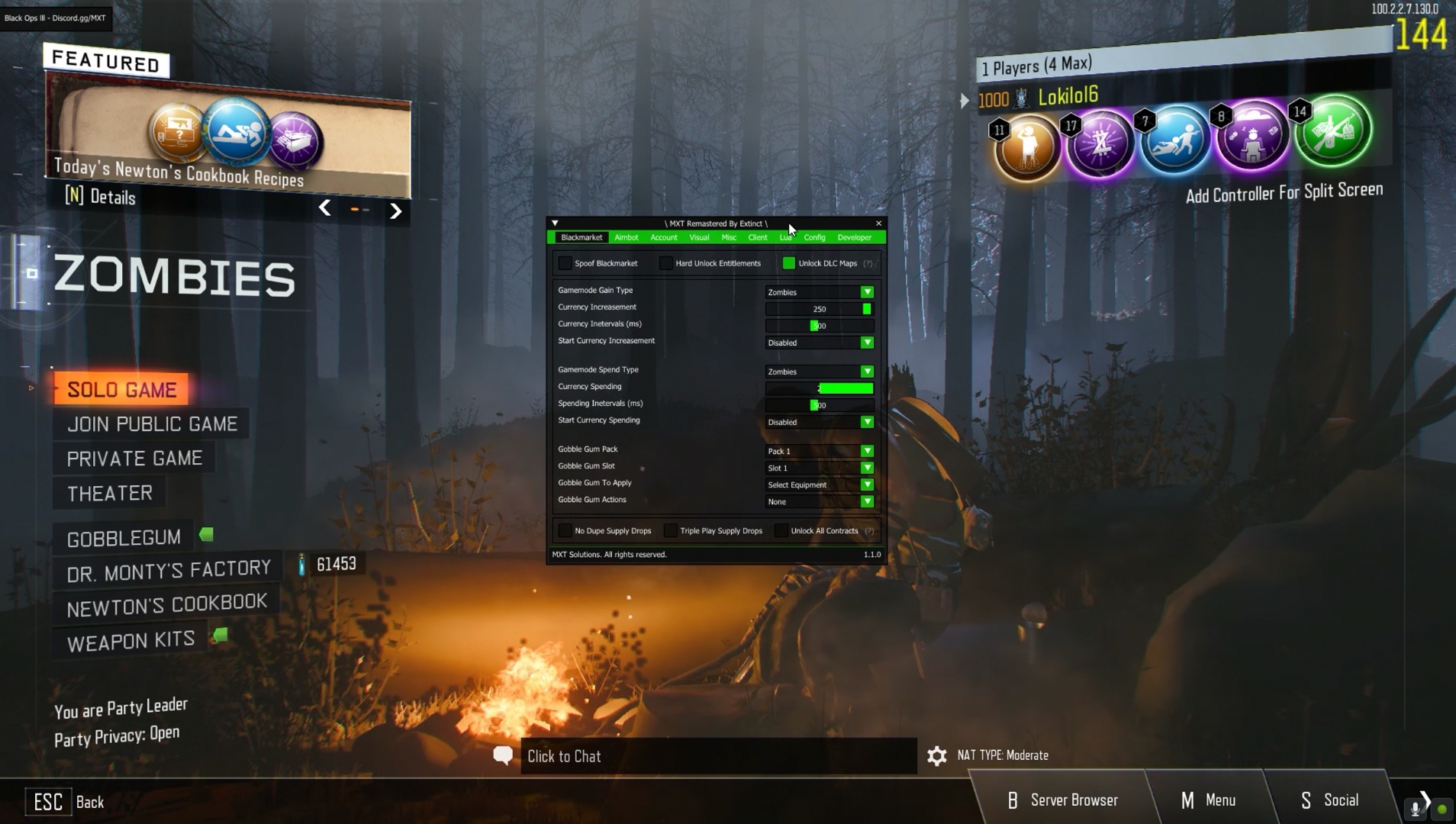Show the next featured item
The image size is (1456, 824).
(x=395, y=211)
